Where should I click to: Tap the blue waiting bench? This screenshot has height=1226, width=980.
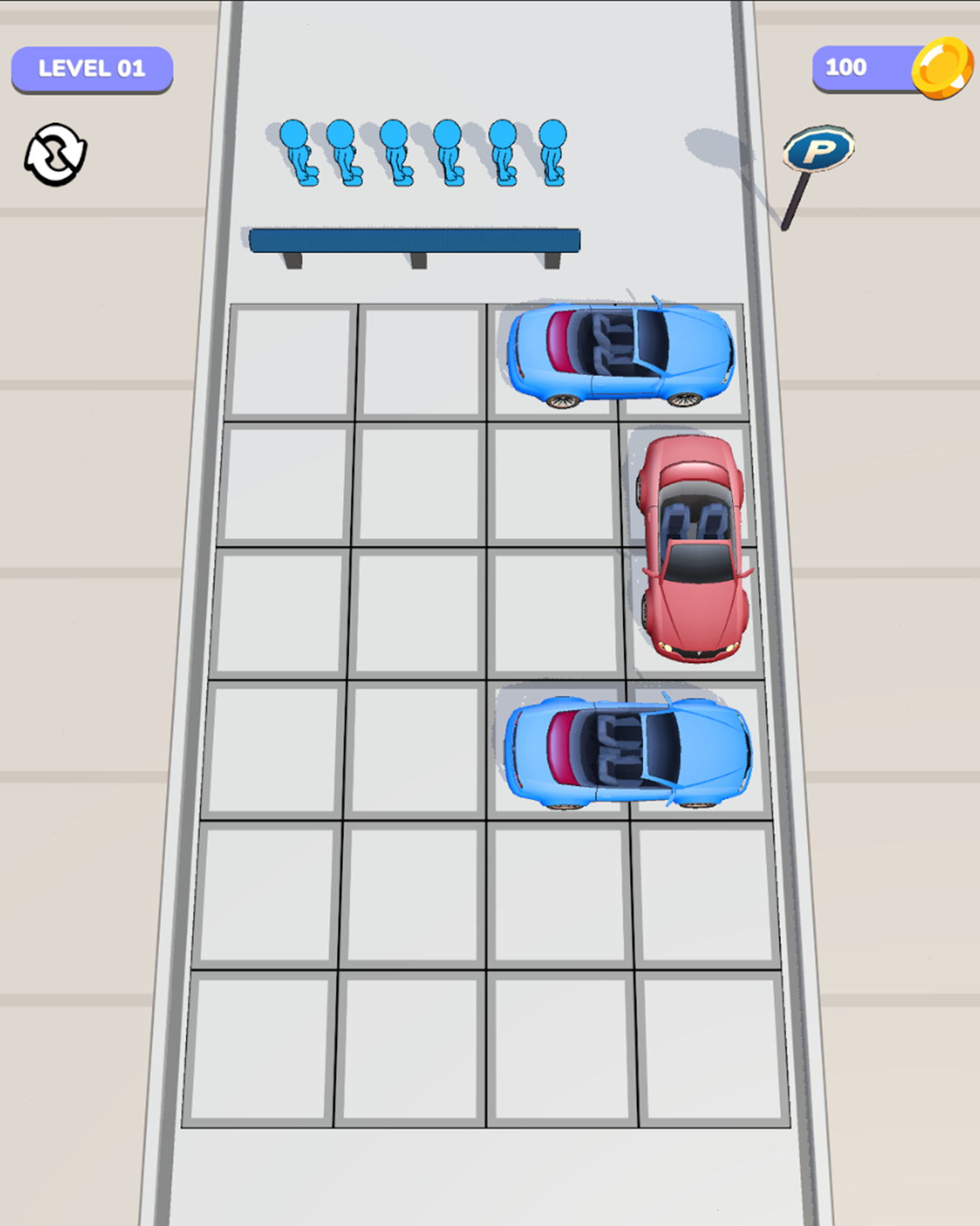point(415,239)
